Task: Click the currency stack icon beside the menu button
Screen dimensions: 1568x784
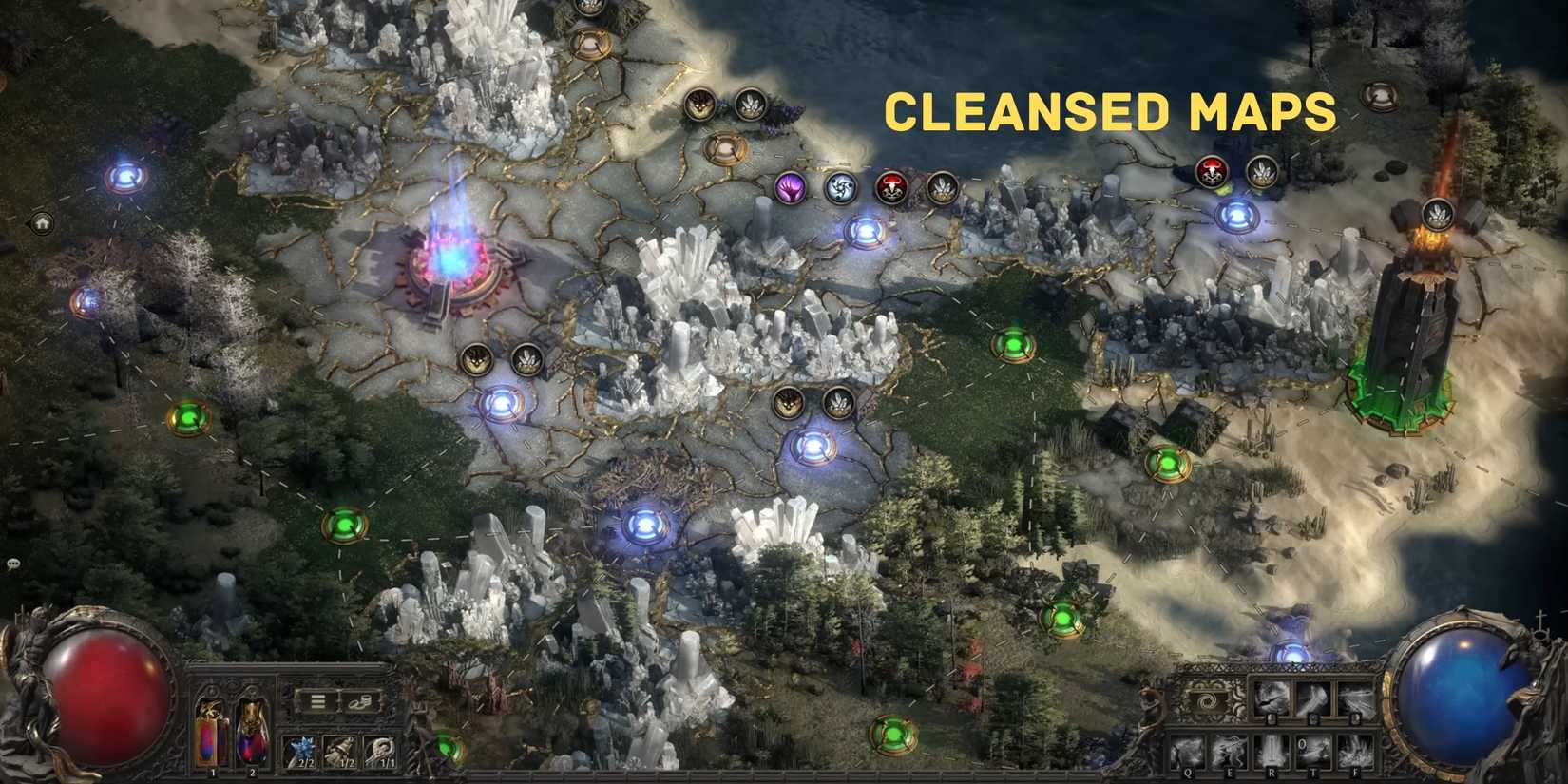Action: pos(359,703)
